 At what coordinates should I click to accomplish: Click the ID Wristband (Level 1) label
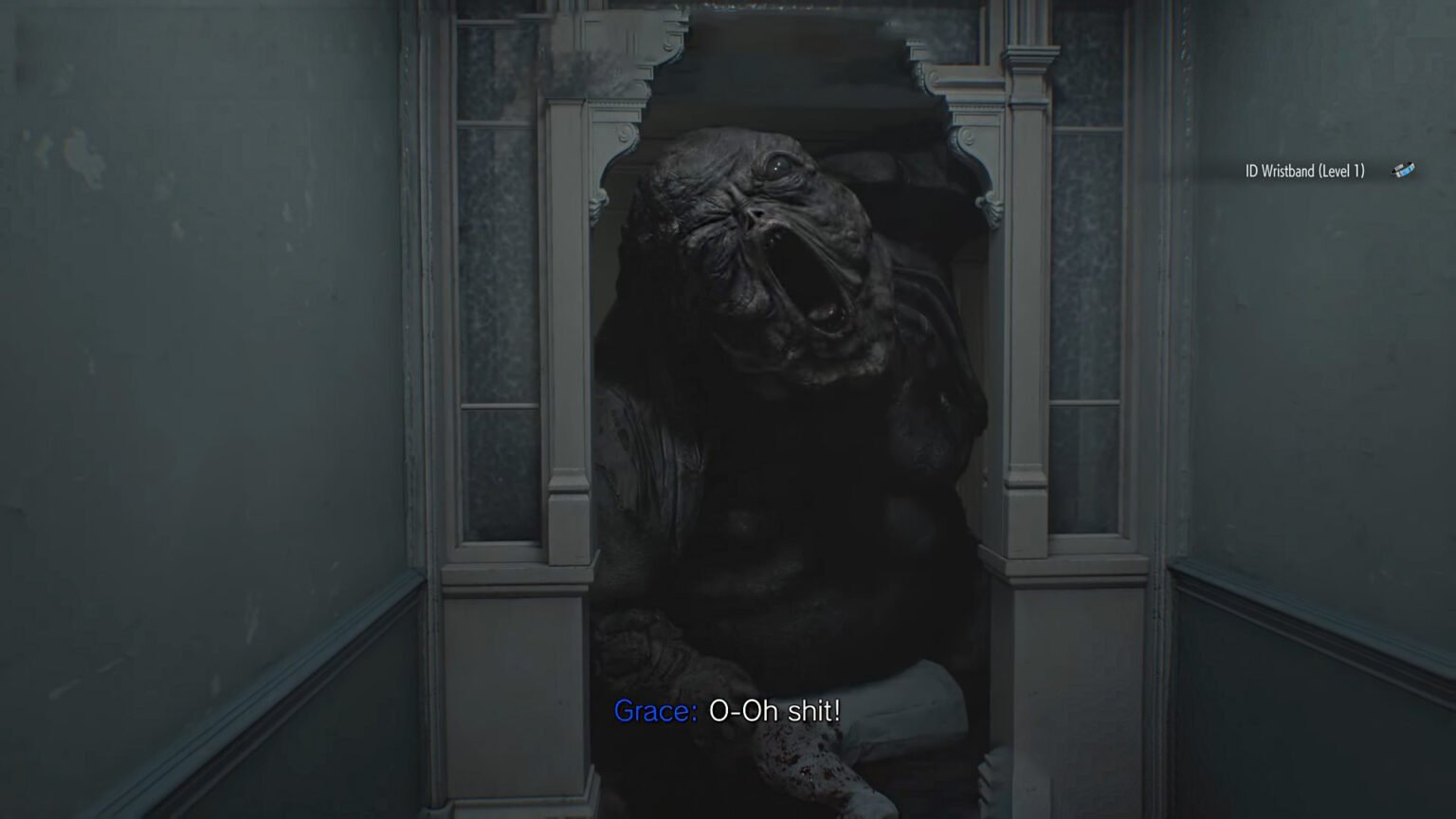(x=1302, y=172)
